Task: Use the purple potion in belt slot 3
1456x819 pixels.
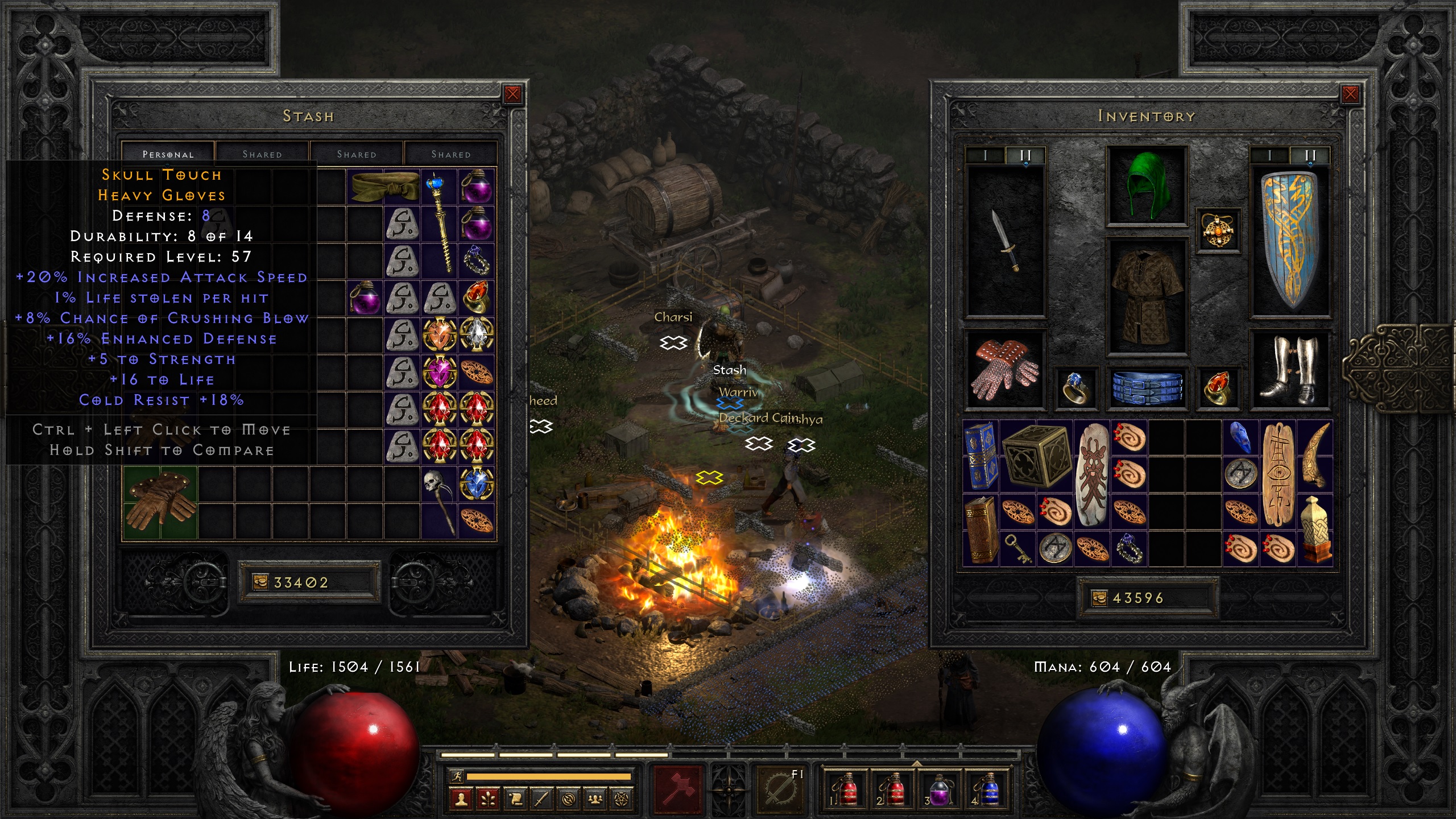Action: (938, 789)
